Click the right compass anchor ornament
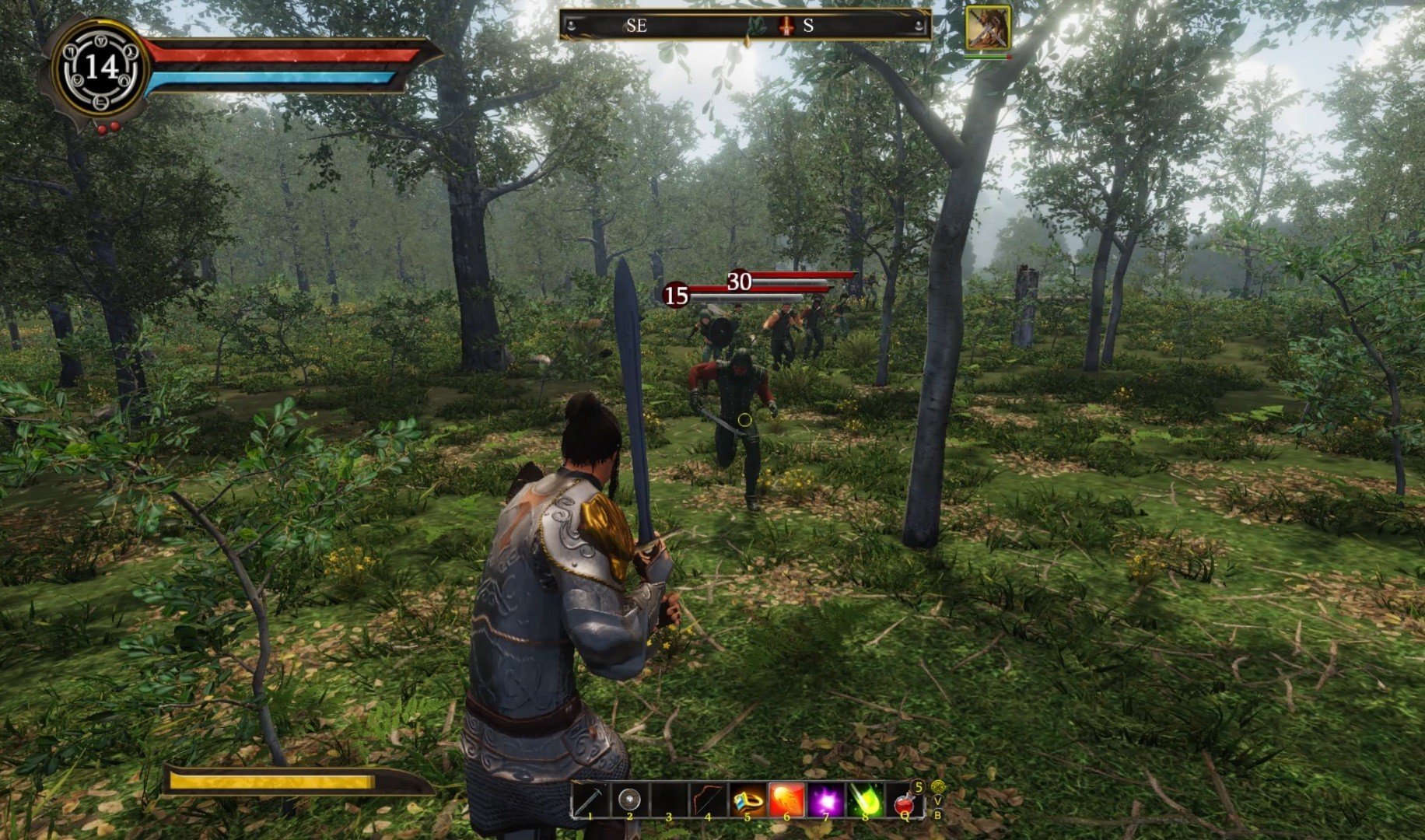Screen dimensions: 1425x840 [919, 25]
